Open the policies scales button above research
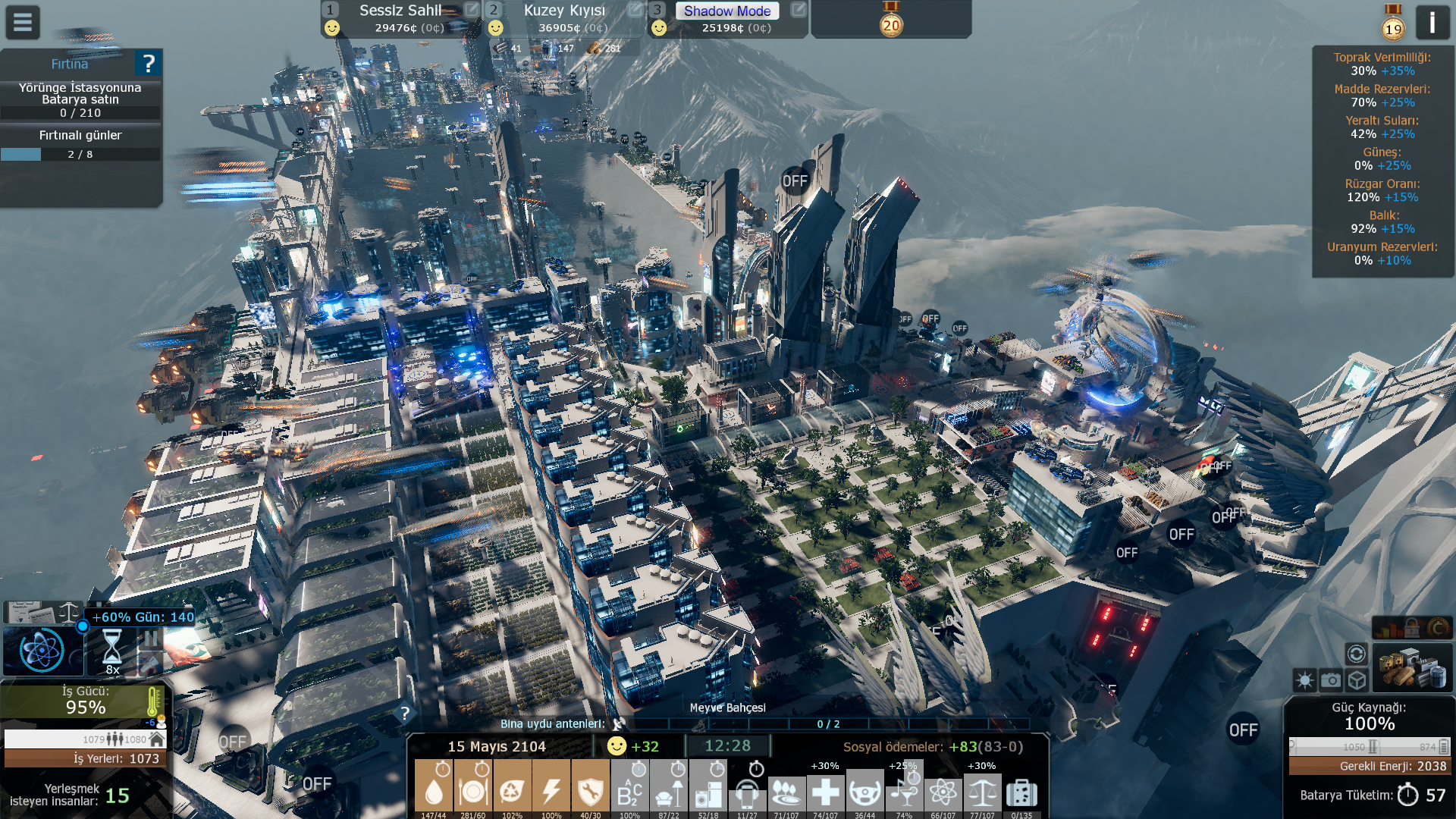This screenshot has height=819, width=1456. click(x=68, y=612)
